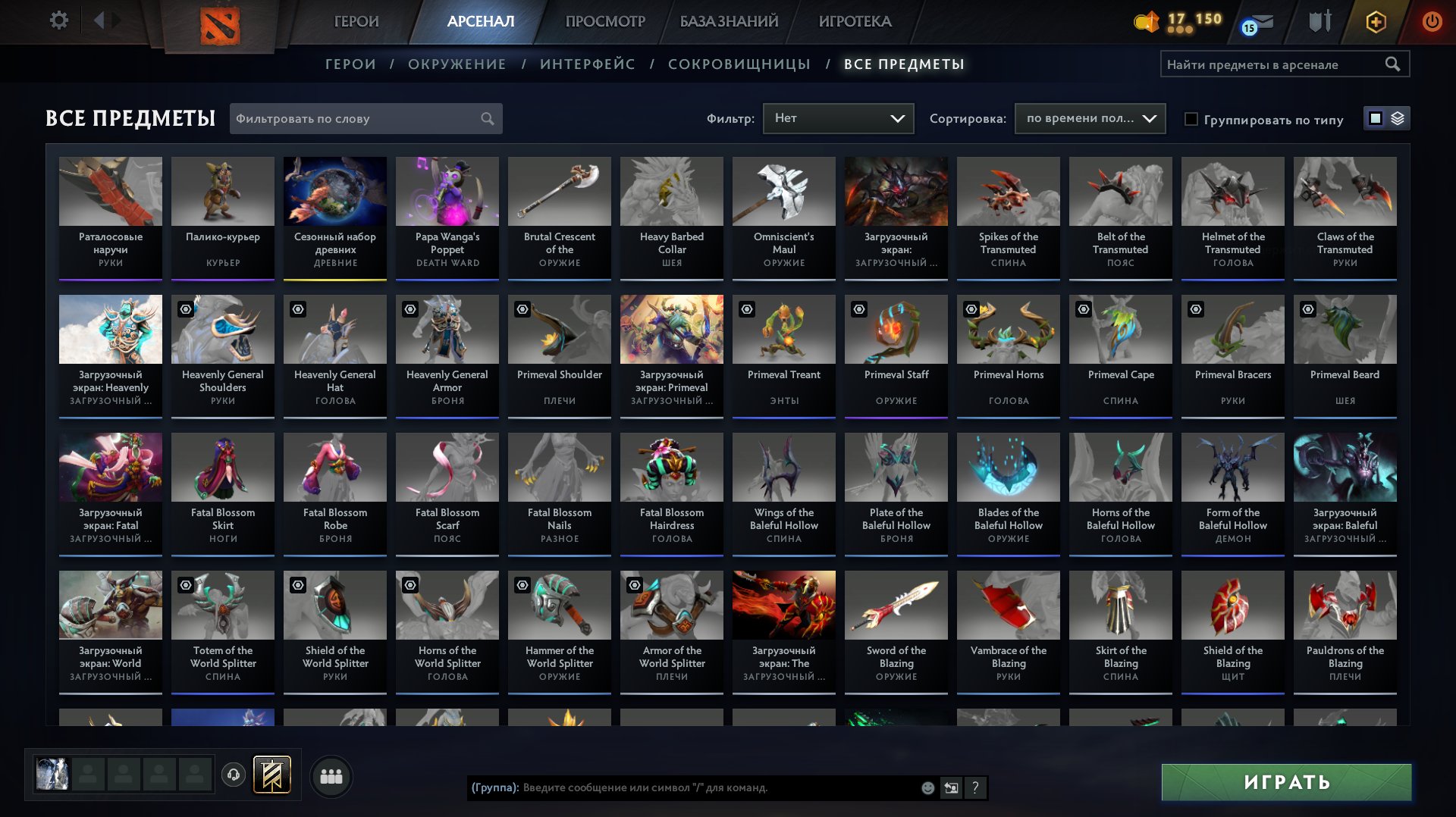This screenshot has width=1456, height=817.
Task: Enable the Группировать по типу checkbox
Action: coord(1192,119)
